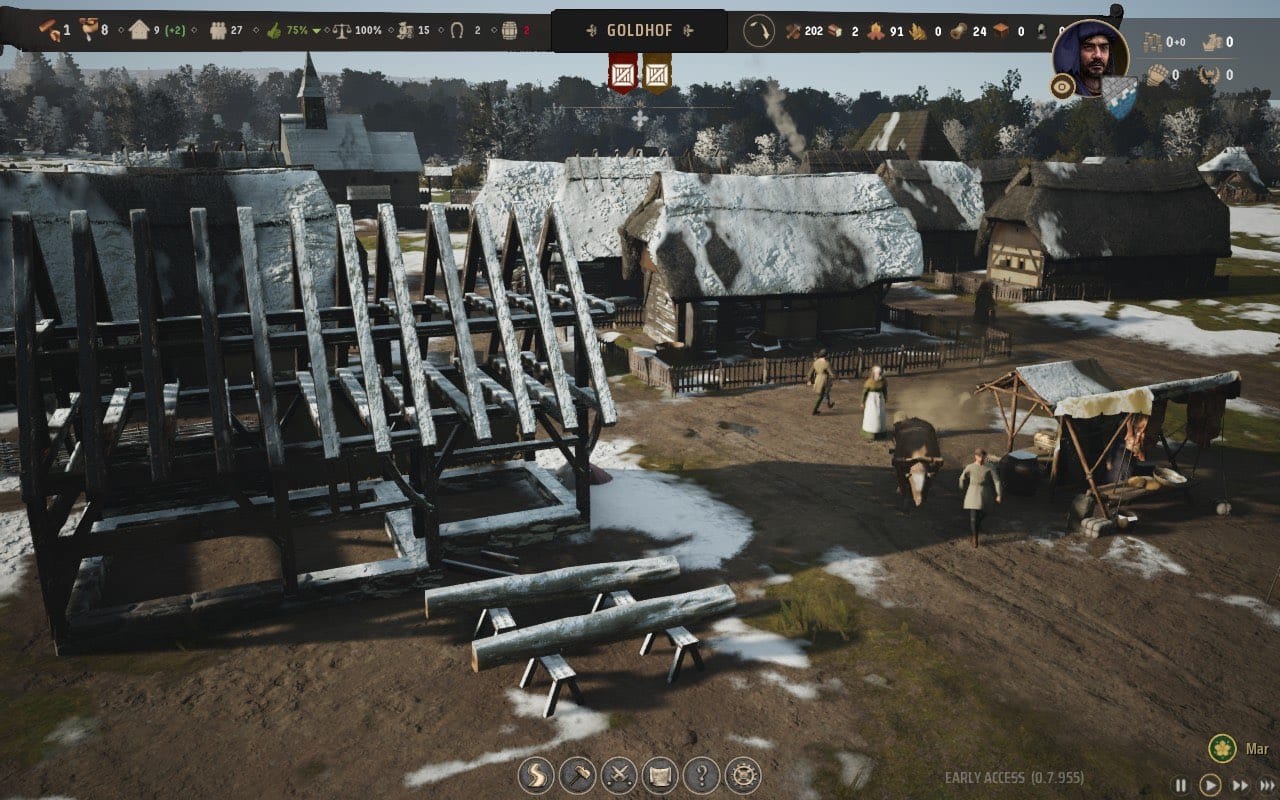This screenshot has width=1280, height=800.
Task: Open the army crossed-swords menu
Action: pos(619,775)
